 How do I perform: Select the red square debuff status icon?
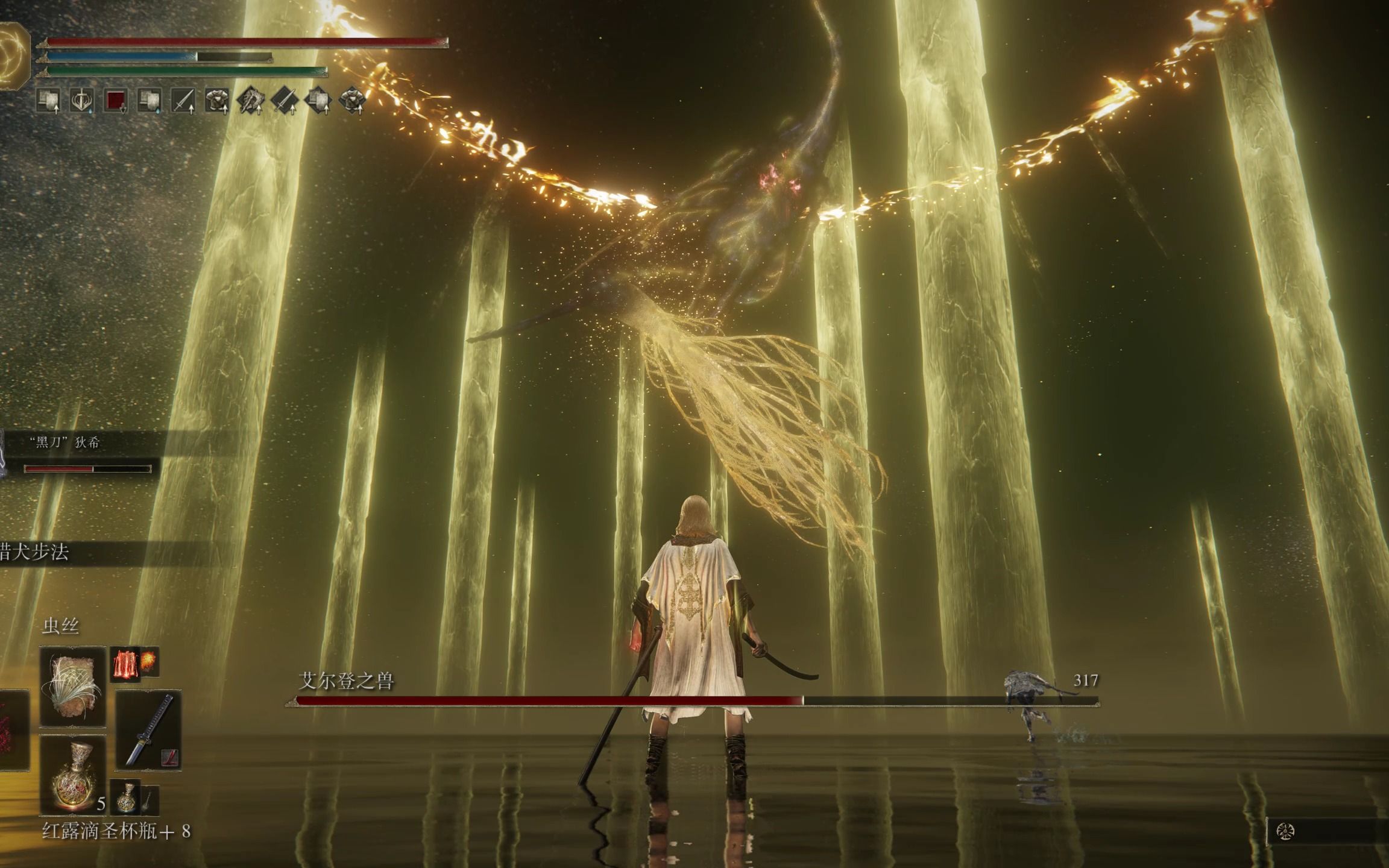coord(115,101)
